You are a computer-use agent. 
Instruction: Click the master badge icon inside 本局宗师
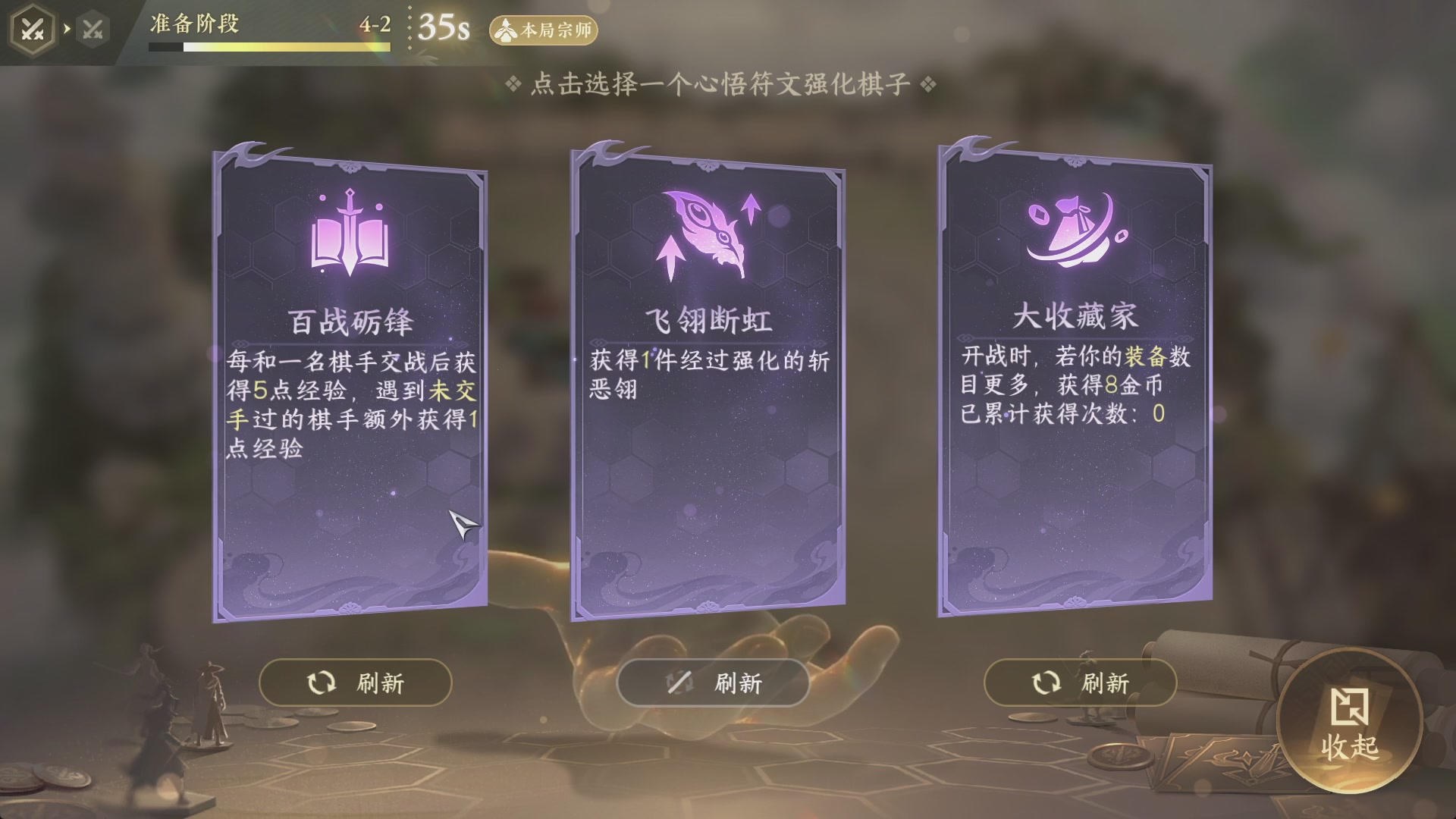tap(507, 30)
